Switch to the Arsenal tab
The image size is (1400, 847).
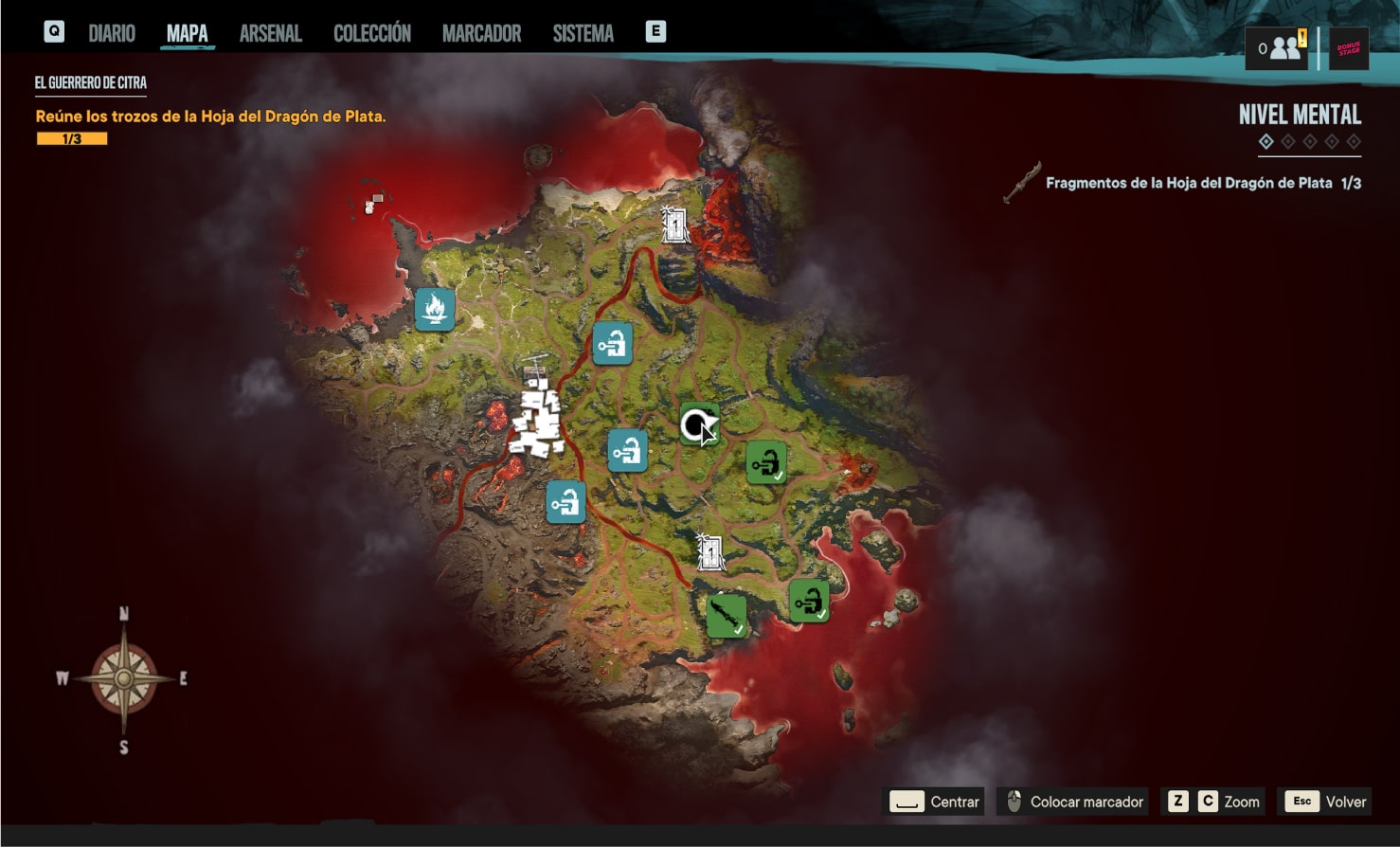pos(271,32)
